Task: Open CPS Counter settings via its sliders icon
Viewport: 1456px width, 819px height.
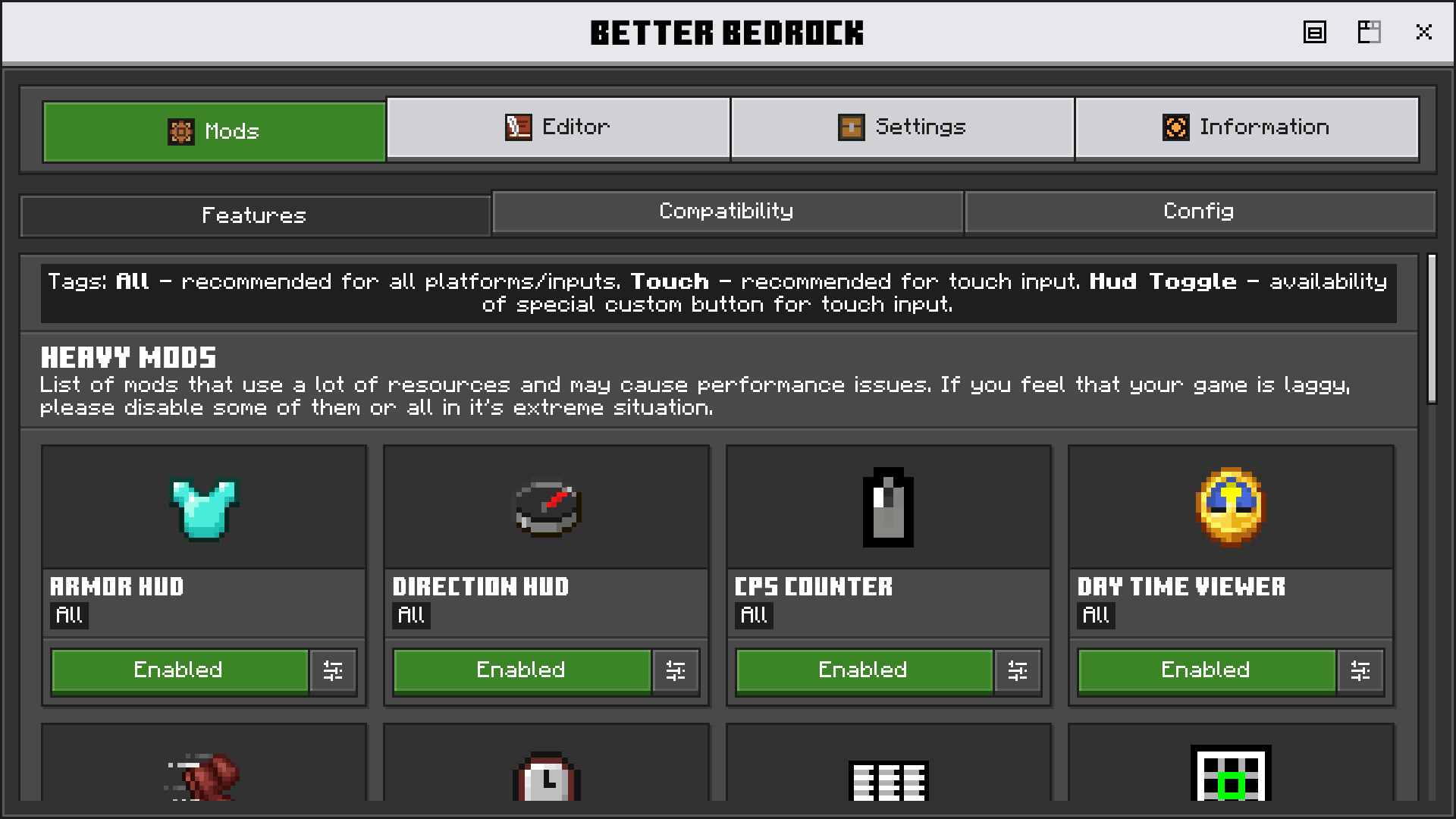Action: pyautogui.click(x=1018, y=671)
